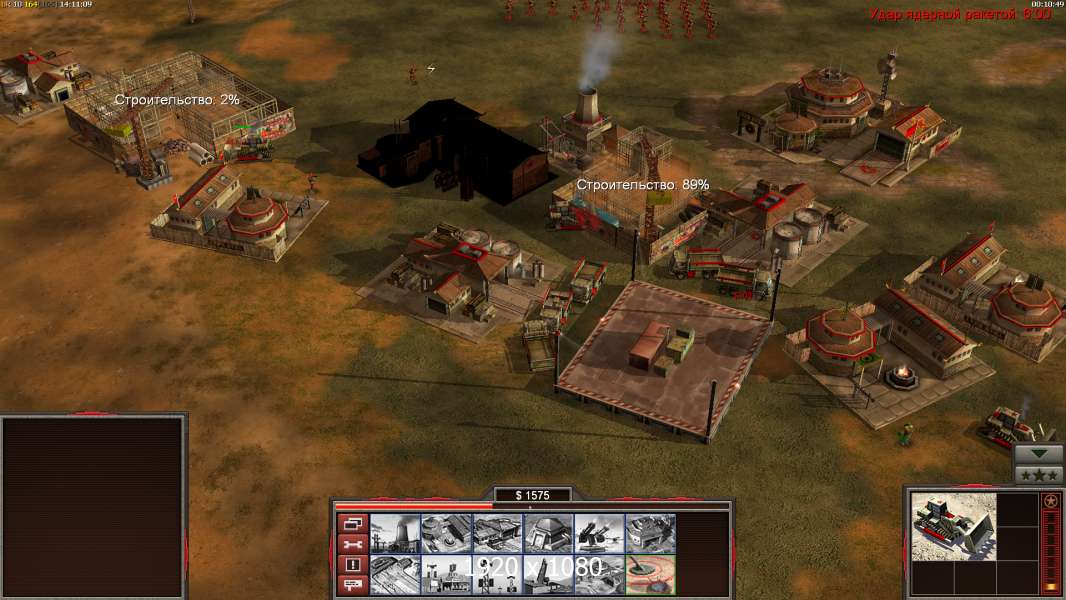The width and height of the screenshot is (1066, 600).
Task: Click the wrench button on command bar
Action: click(x=351, y=544)
